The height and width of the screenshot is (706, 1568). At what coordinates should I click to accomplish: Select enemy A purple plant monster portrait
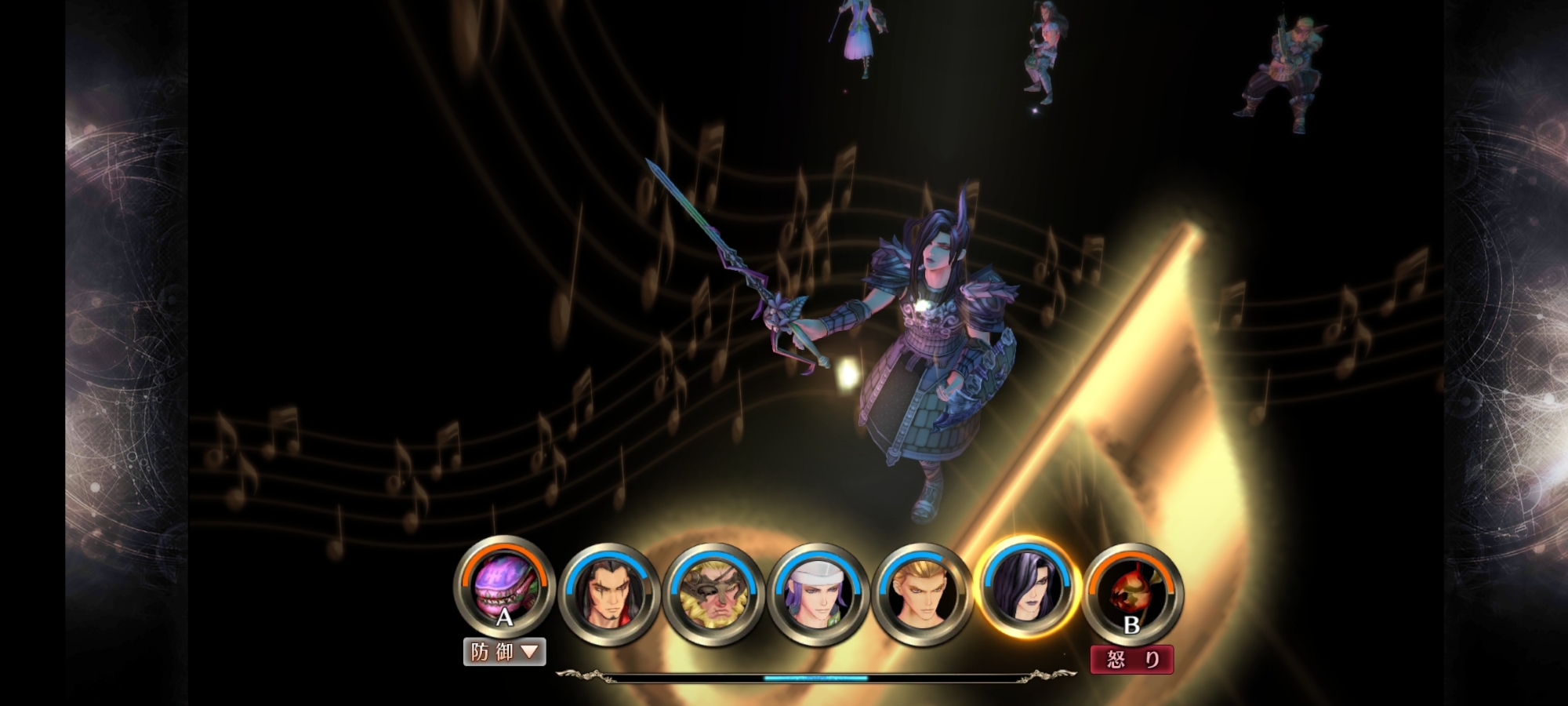tap(504, 588)
